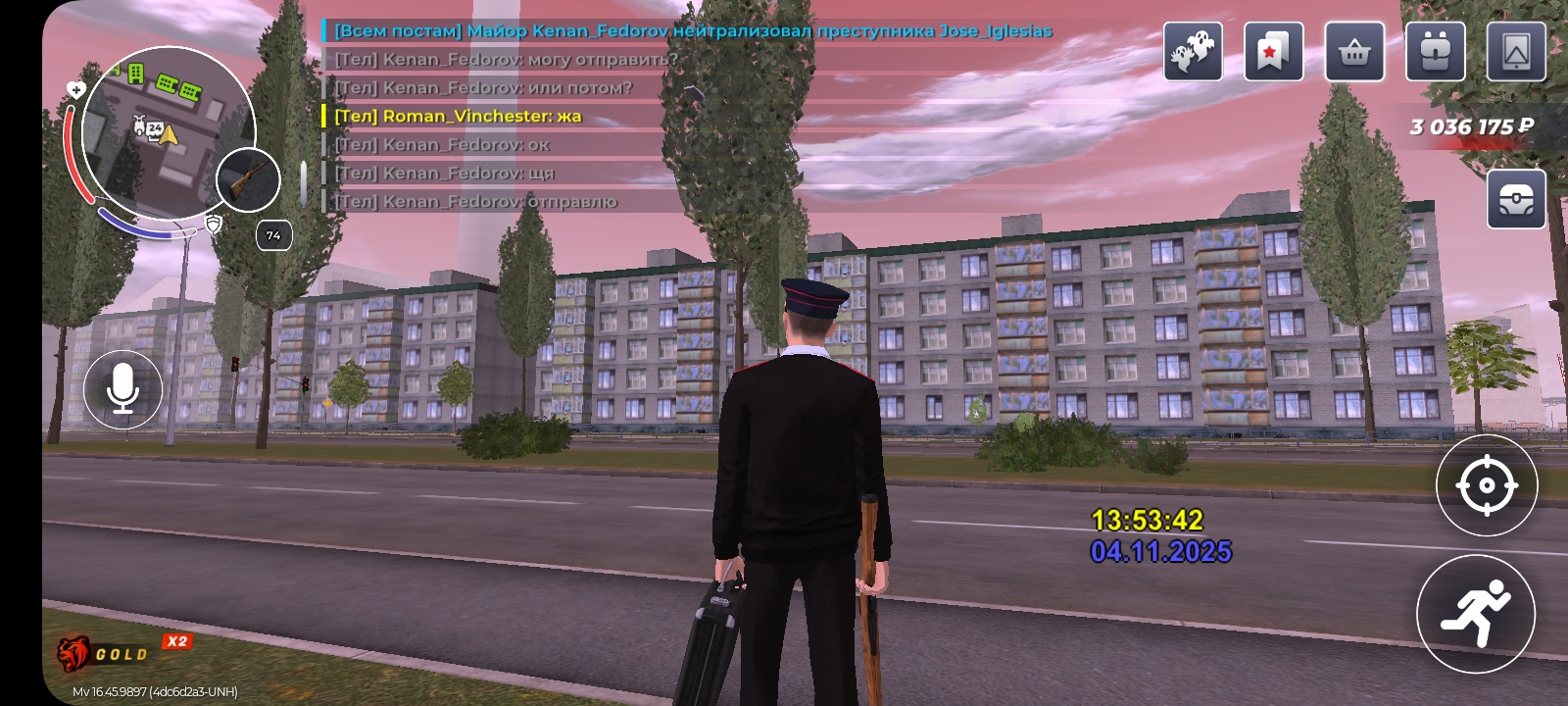Activate the sprint running-man button
The width and height of the screenshot is (1568, 706).
(x=1475, y=613)
